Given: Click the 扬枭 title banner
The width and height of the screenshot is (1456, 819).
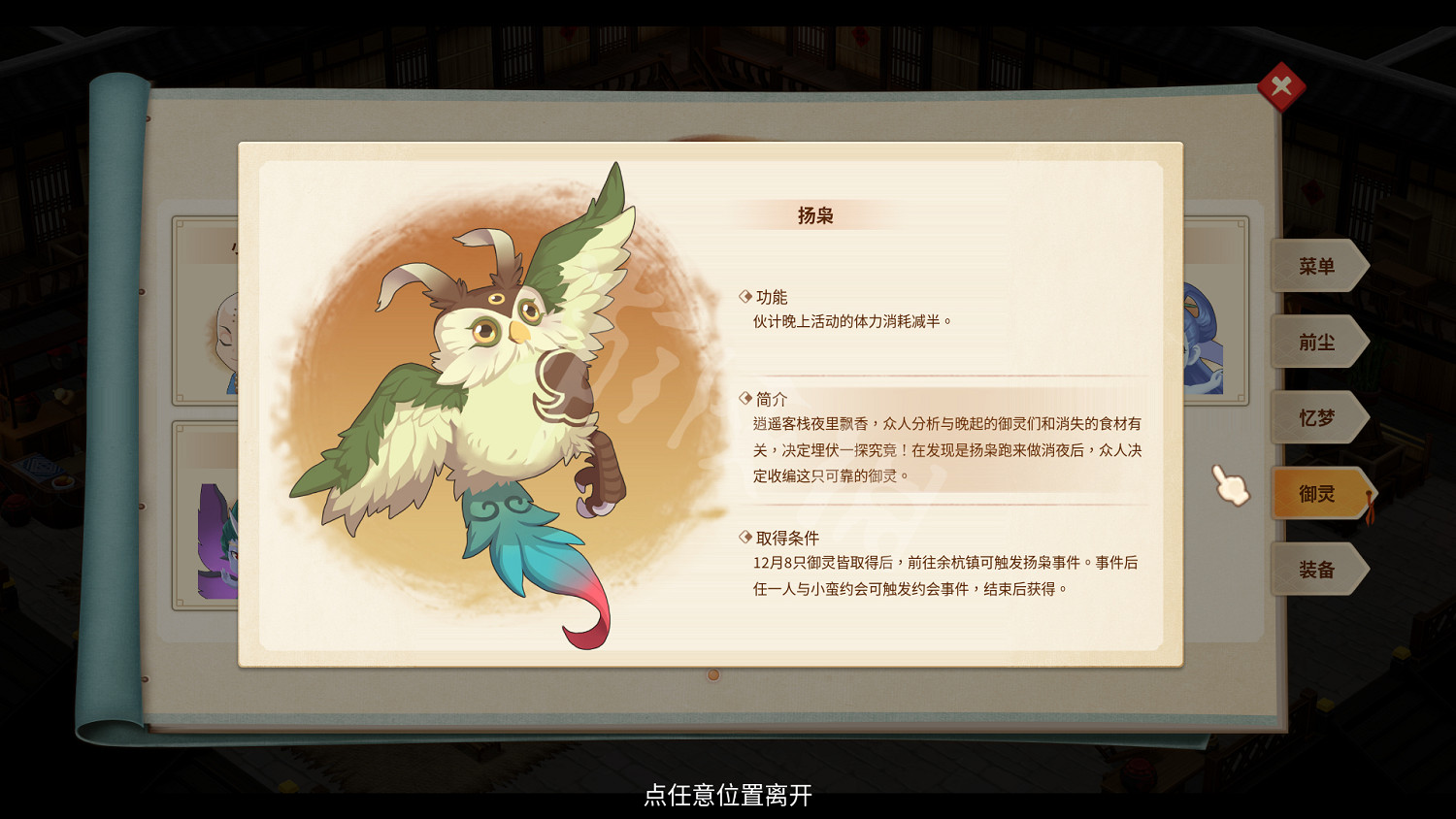Looking at the screenshot, I should [x=813, y=213].
